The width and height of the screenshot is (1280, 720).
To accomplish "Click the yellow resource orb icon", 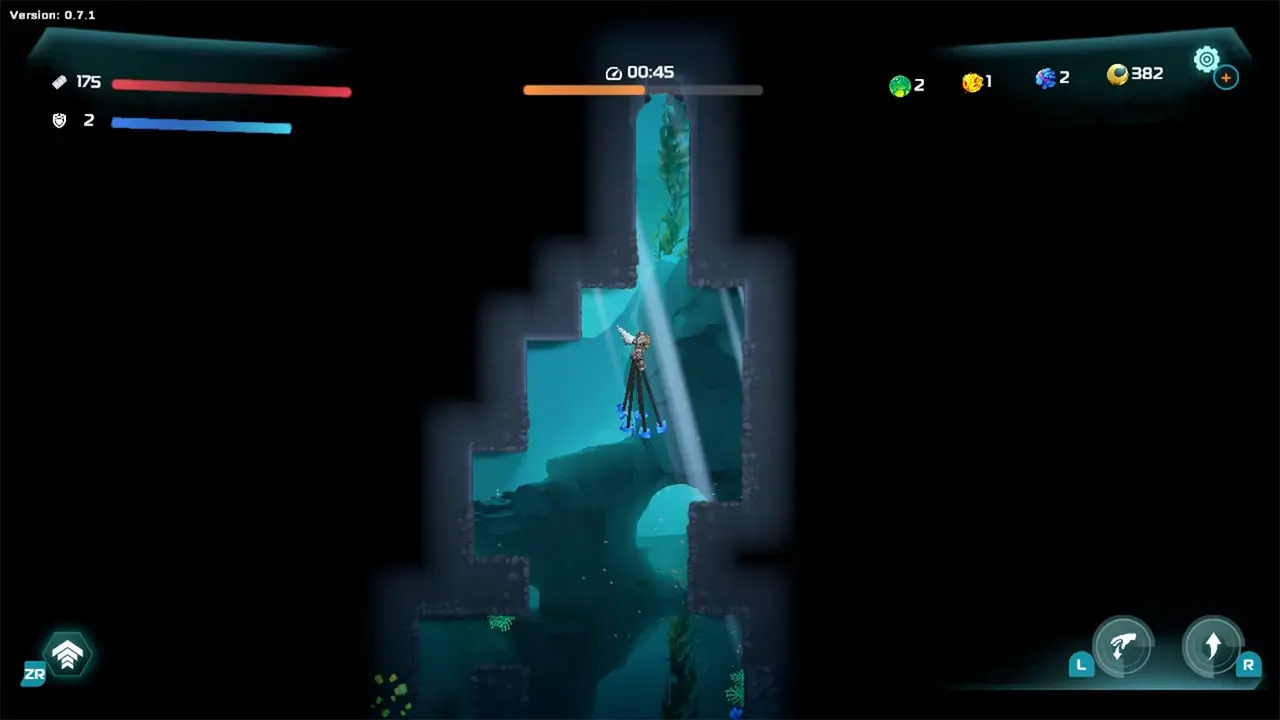I will pyautogui.click(x=972, y=83).
